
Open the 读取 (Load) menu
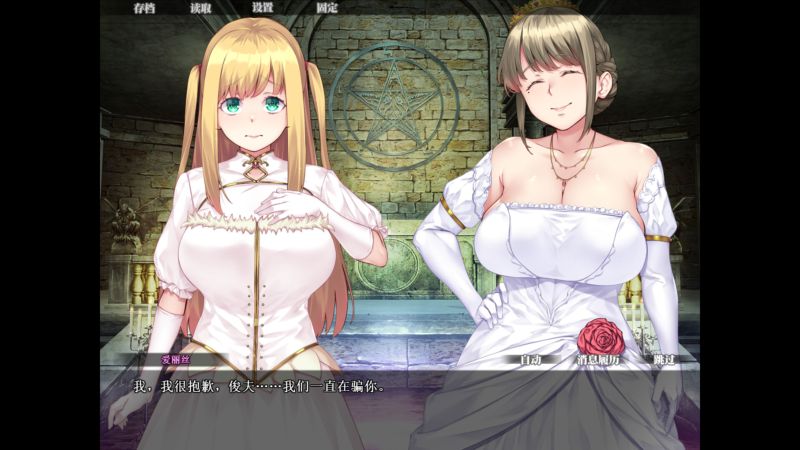[x=203, y=8]
